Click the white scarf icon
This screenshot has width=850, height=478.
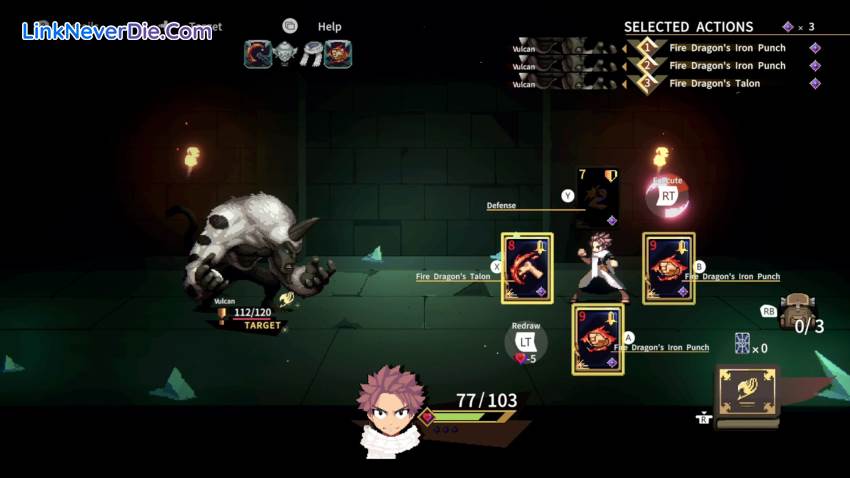(312, 54)
